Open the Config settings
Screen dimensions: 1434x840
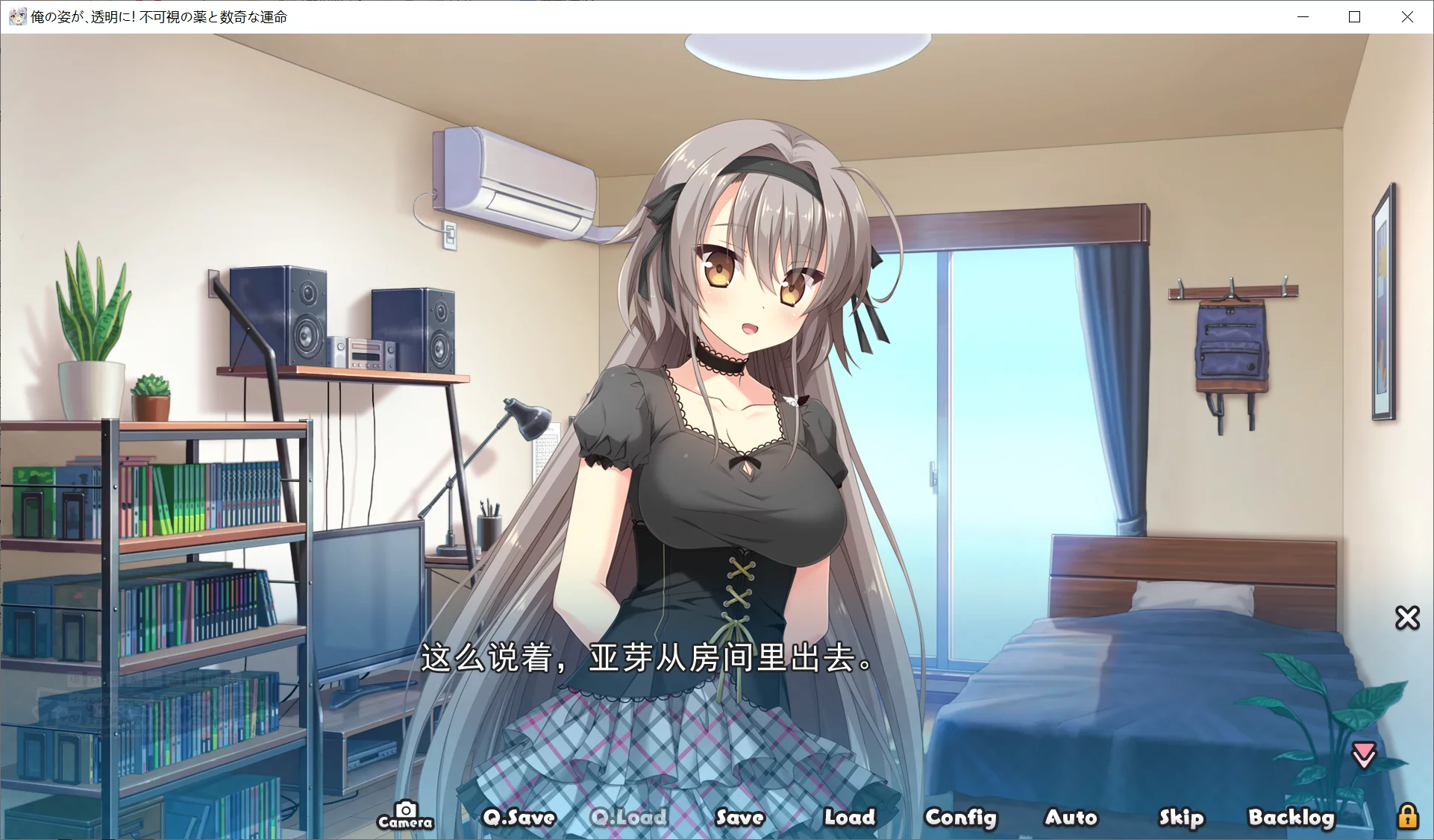[x=960, y=818]
